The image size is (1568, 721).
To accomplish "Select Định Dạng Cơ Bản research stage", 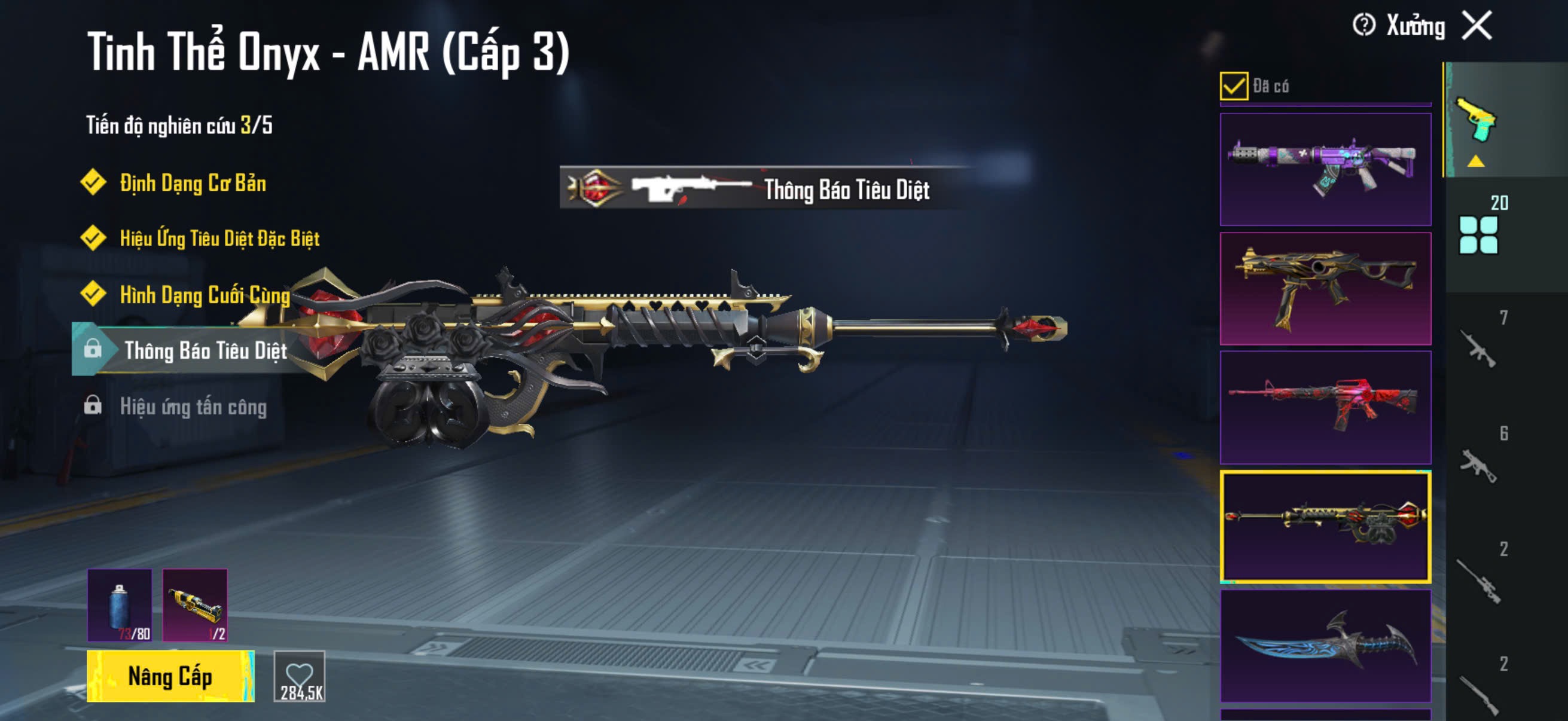I will [x=193, y=183].
